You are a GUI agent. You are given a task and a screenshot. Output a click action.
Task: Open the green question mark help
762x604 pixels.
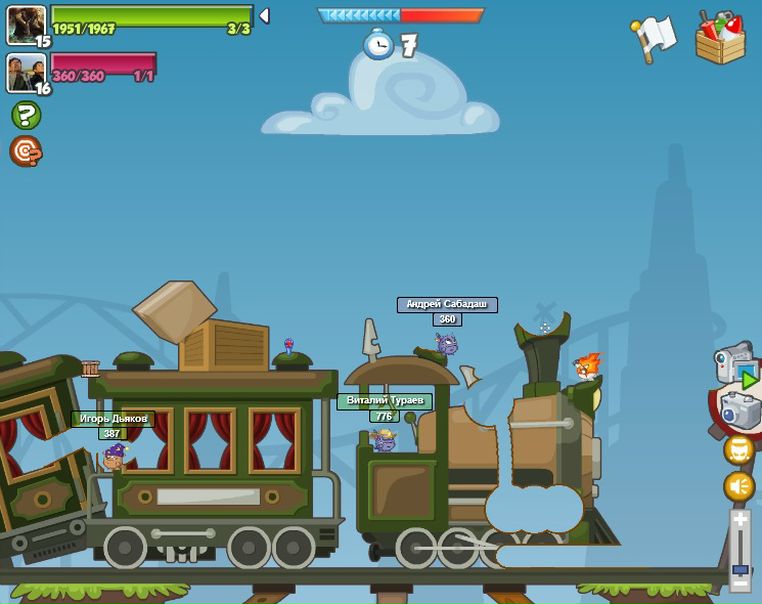(x=26, y=115)
